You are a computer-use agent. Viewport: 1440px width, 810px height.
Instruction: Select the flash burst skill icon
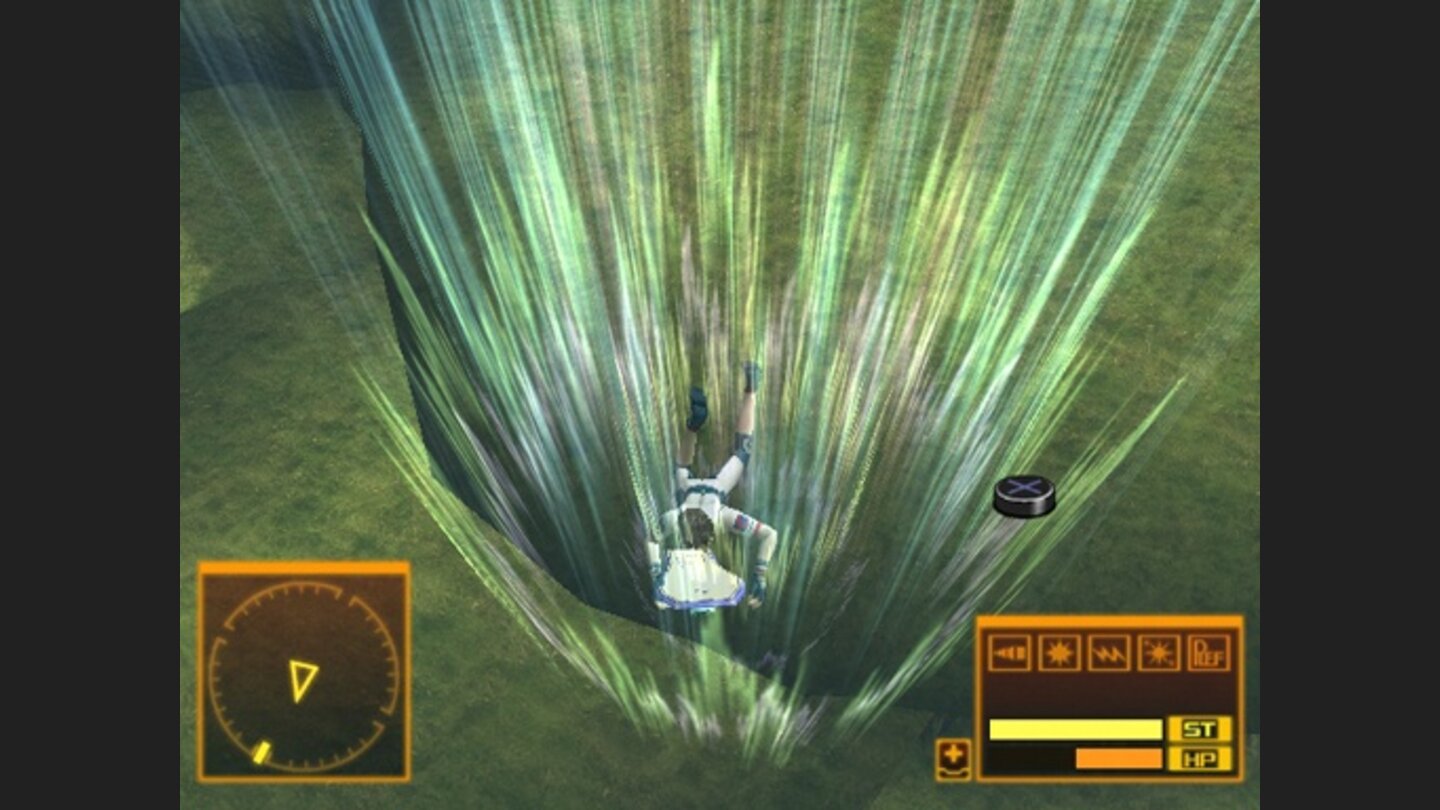point(1061,653)
